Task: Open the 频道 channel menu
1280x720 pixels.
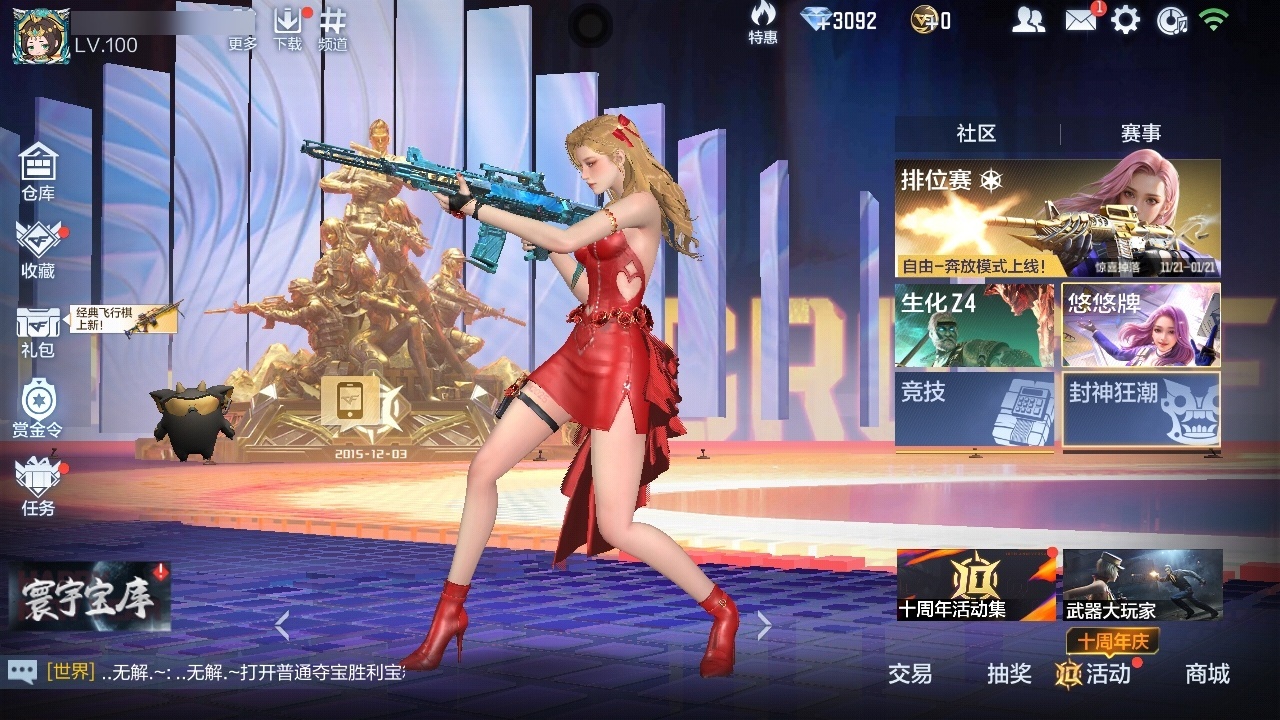Action: coord(332,28)
